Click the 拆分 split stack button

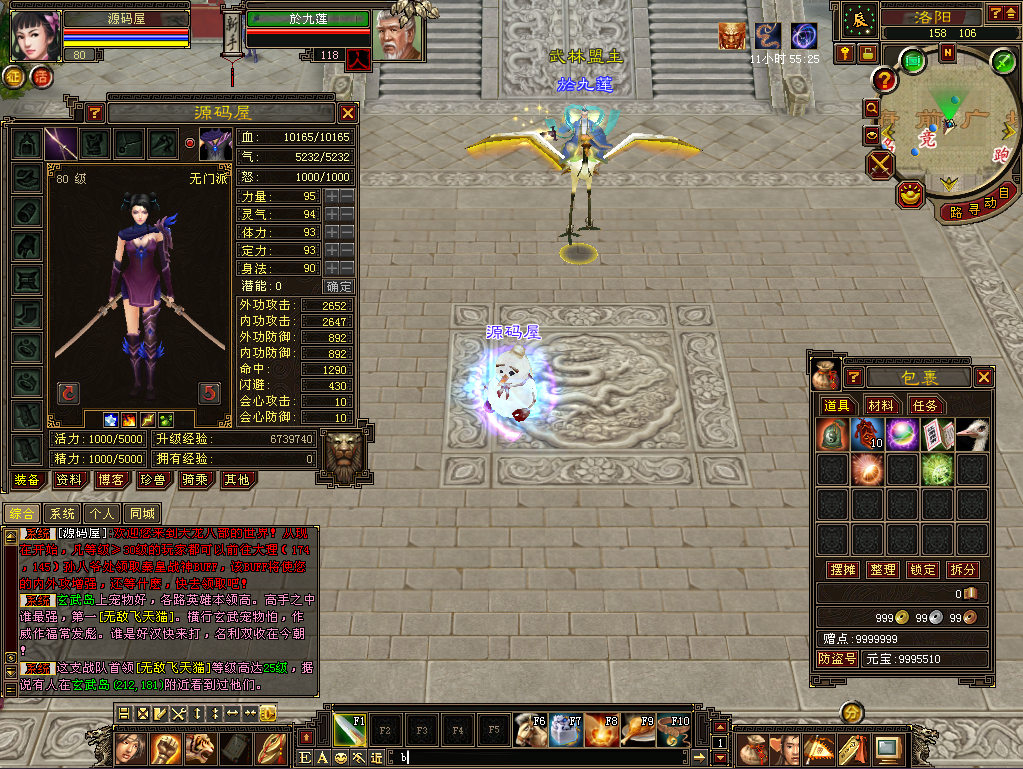tap(963, 569)
